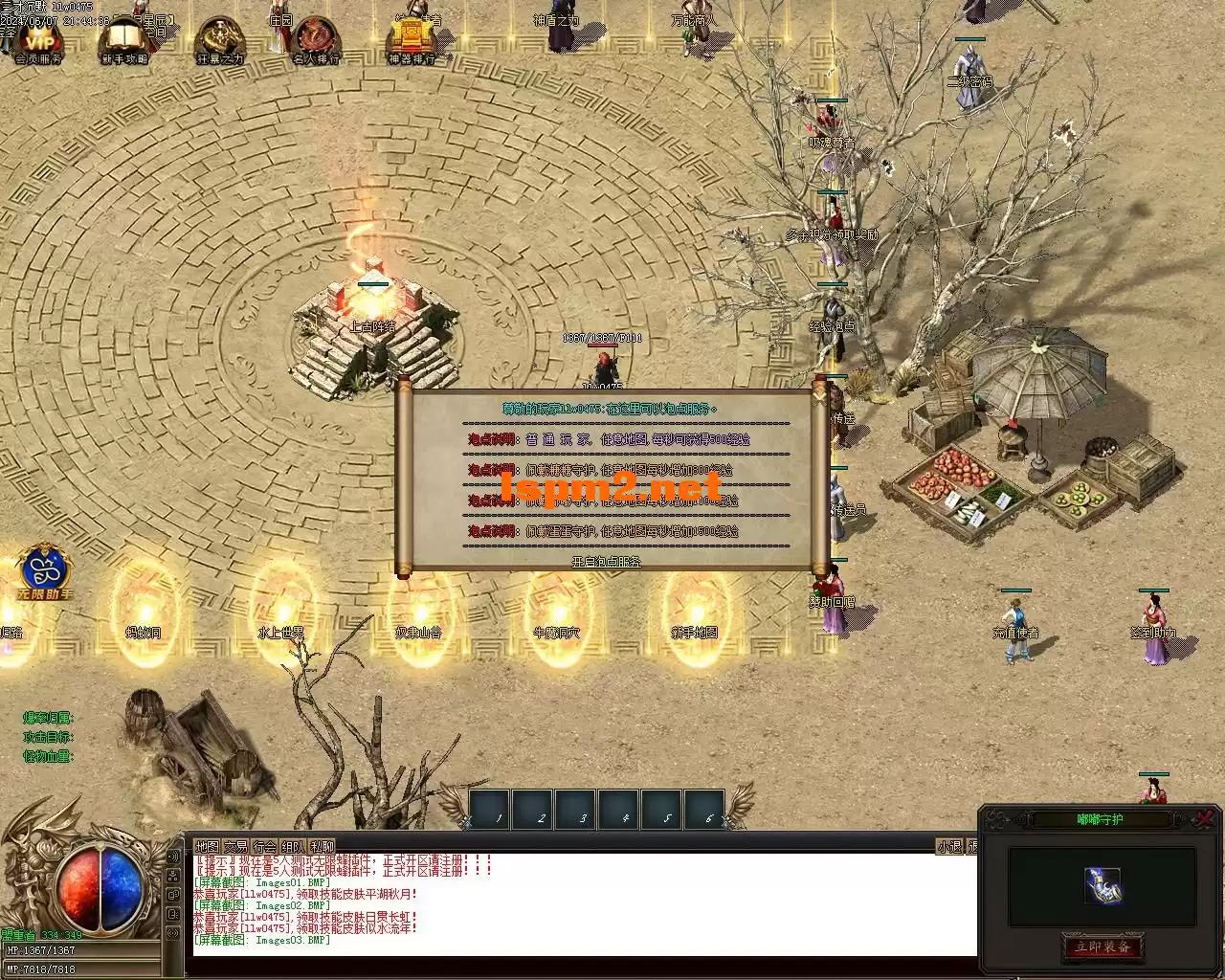Image resolution: width=1225 pixels, height=980 pixels.
Task: Open the 无限助手 assistant icon
Action: pyautogui.click(x=44, y=572)
